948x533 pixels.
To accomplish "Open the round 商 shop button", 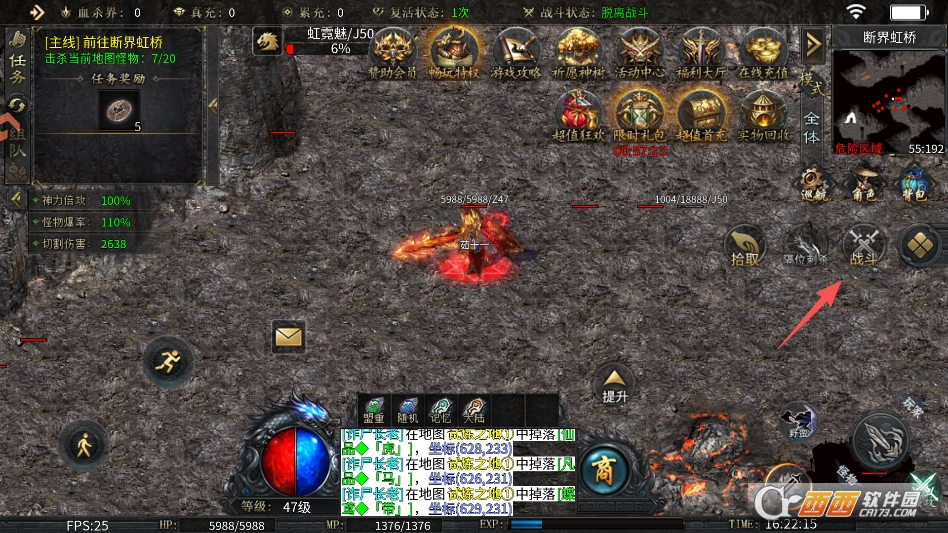I will pos(603,466).
